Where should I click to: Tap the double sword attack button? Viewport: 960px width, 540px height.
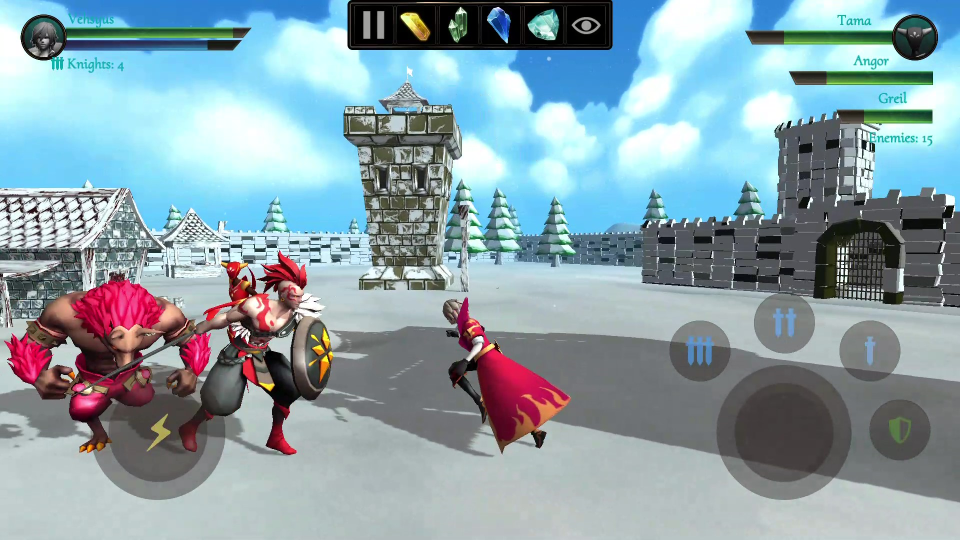[x=784, y=322]
